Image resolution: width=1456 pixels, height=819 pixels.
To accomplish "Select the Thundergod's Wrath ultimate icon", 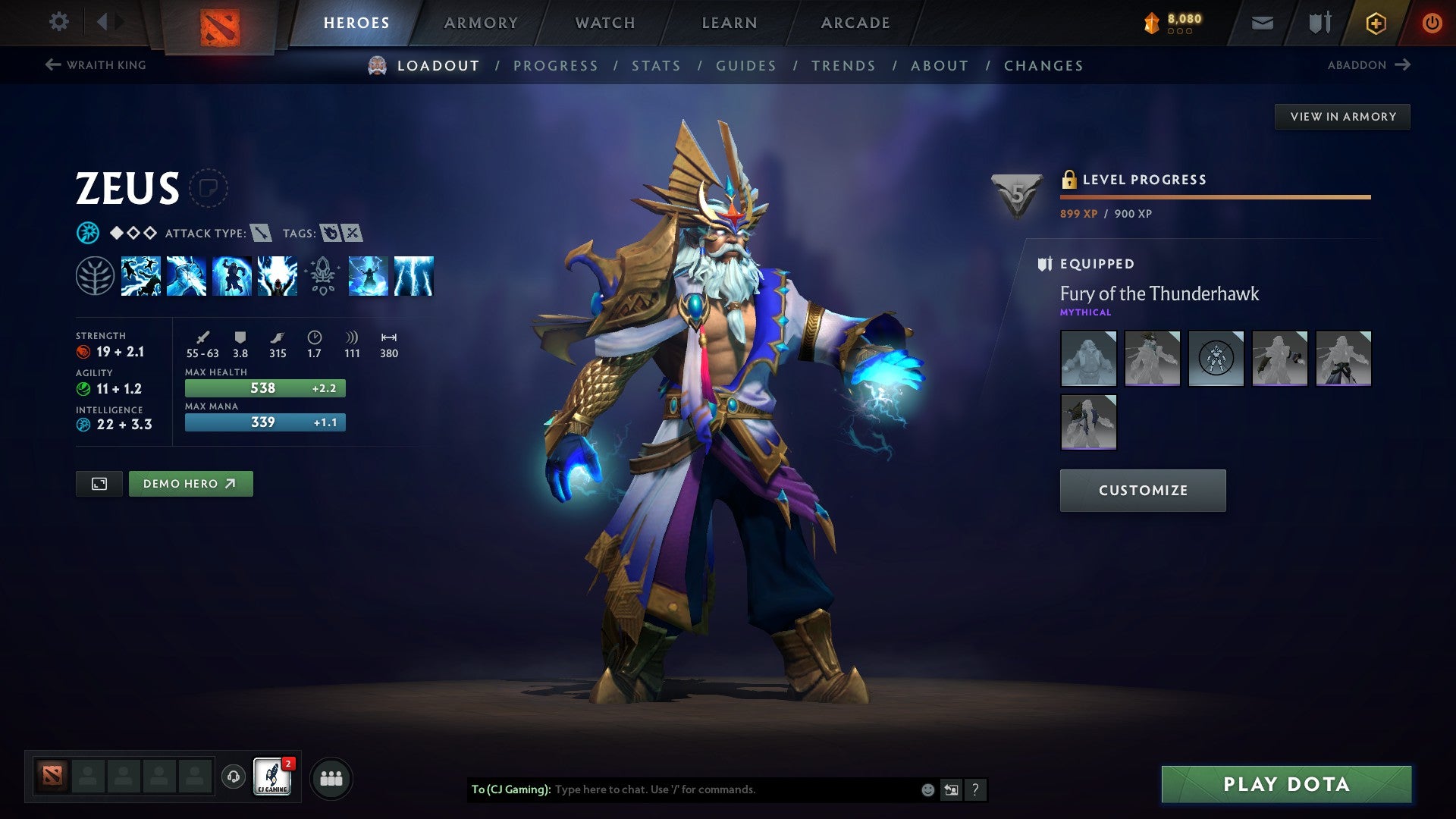I will pyautogui.click(x=413, y=277).
